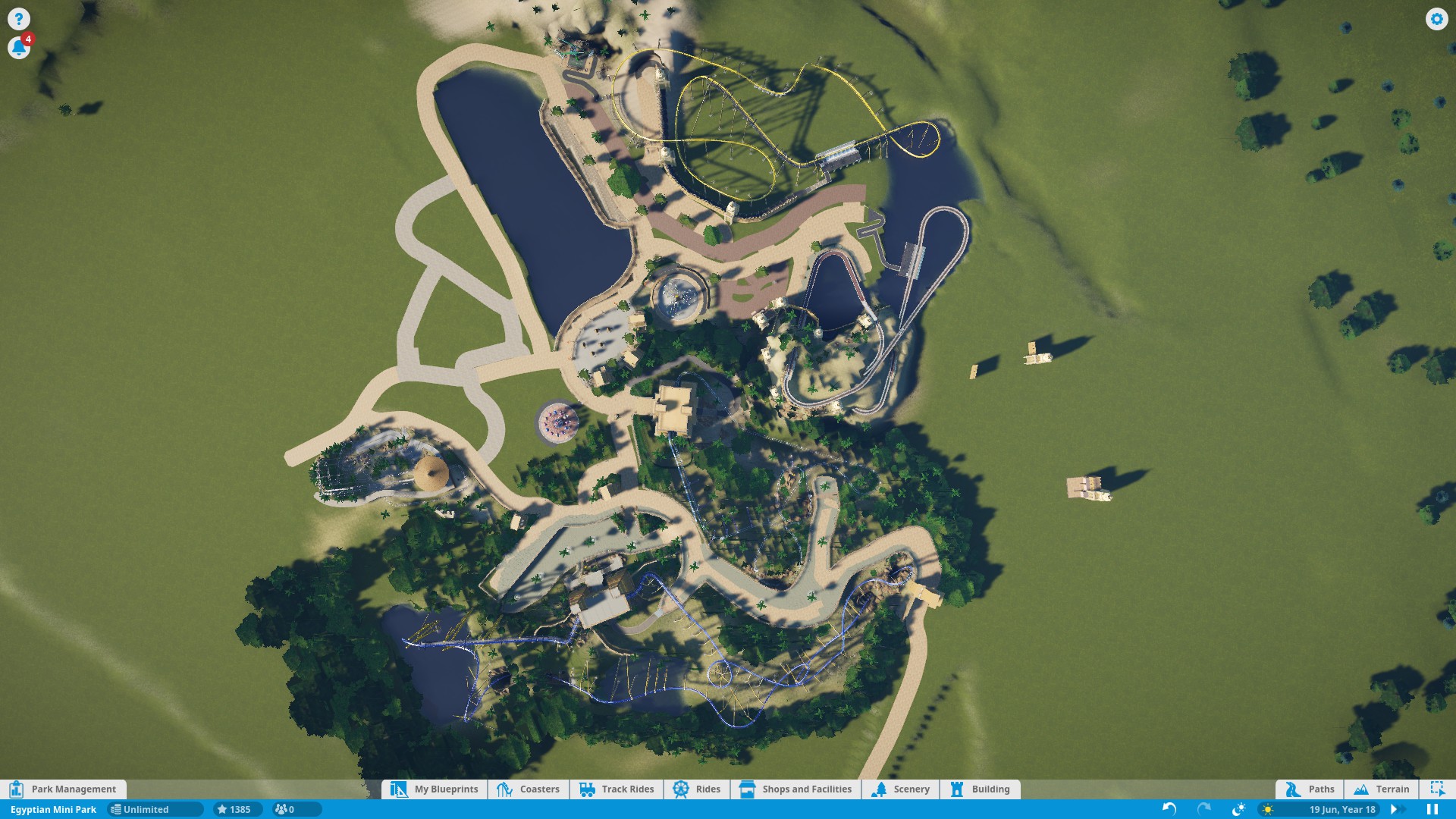The height and width of the screenshot is (819, 1456).
Task: Choose the Scenery tab
Action: click(x=901, y=789)
